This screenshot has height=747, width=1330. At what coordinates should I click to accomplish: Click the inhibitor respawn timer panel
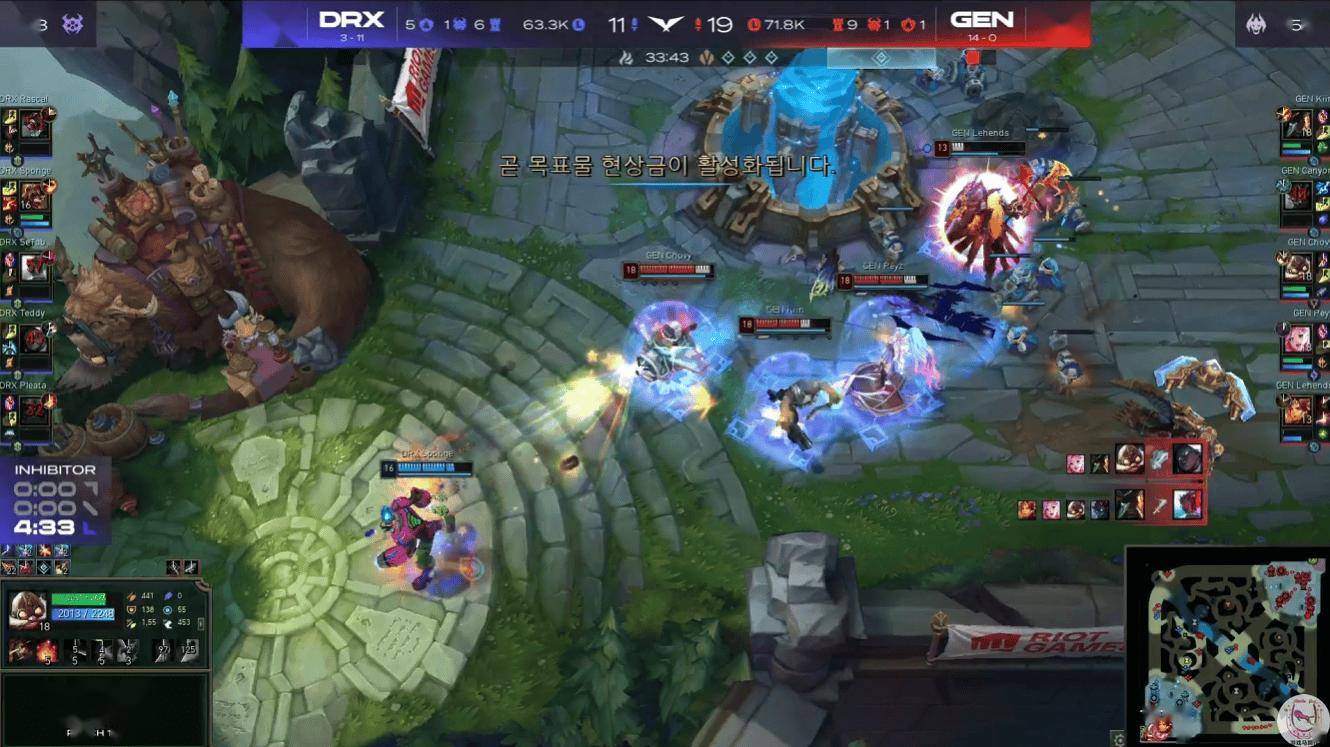pyautogui.click(x=55, y=500)
